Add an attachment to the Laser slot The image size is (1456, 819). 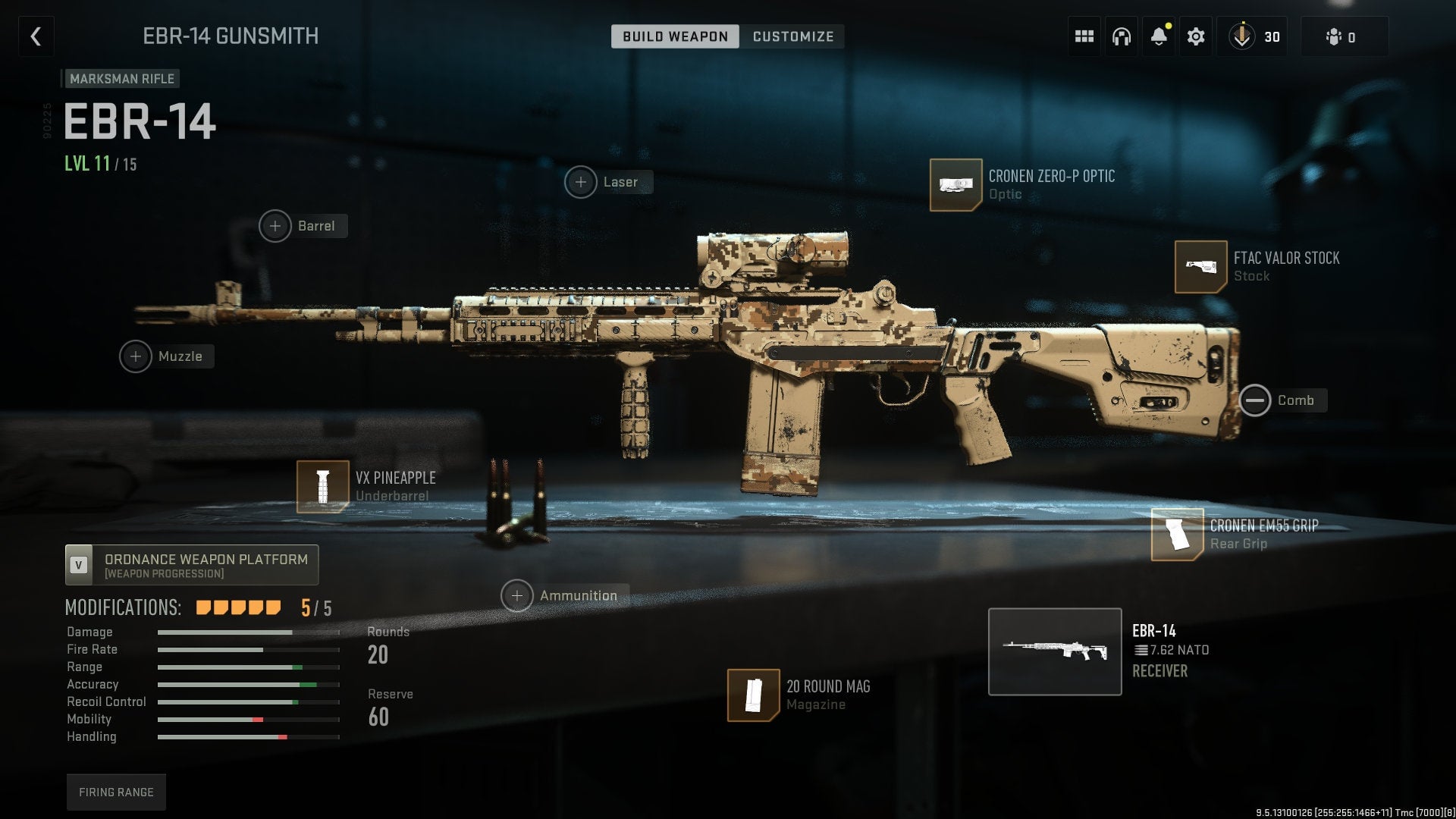tap(581, 182)
